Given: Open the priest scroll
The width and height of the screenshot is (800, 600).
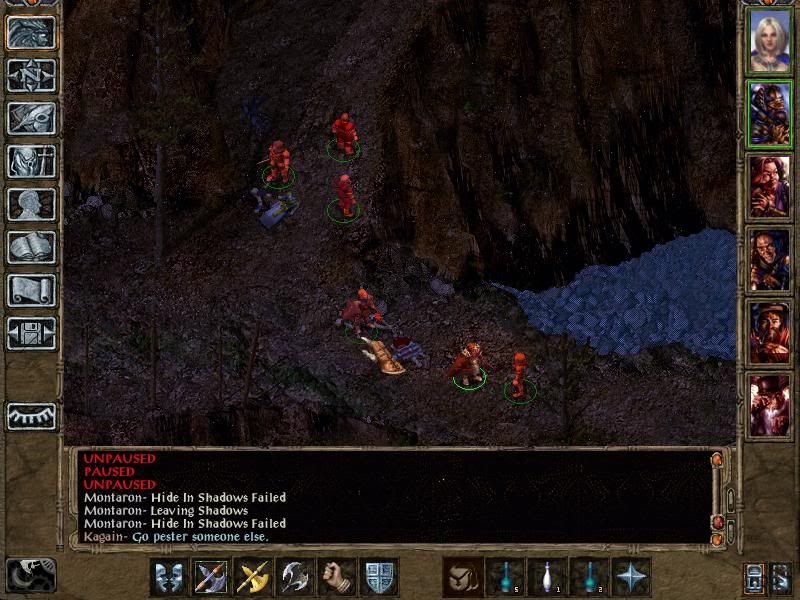Looking at the screenshot, I should pyautogui.click(x=31, y=290).
